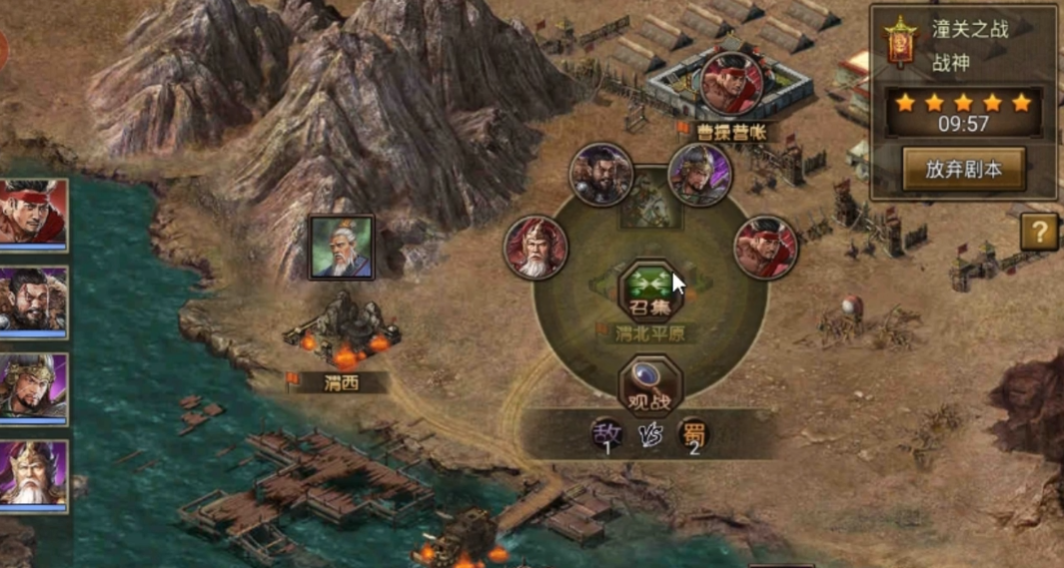Select the general portrait above 曹操营帐
The image size is (1064, 568).
click(x=731, y=83)
